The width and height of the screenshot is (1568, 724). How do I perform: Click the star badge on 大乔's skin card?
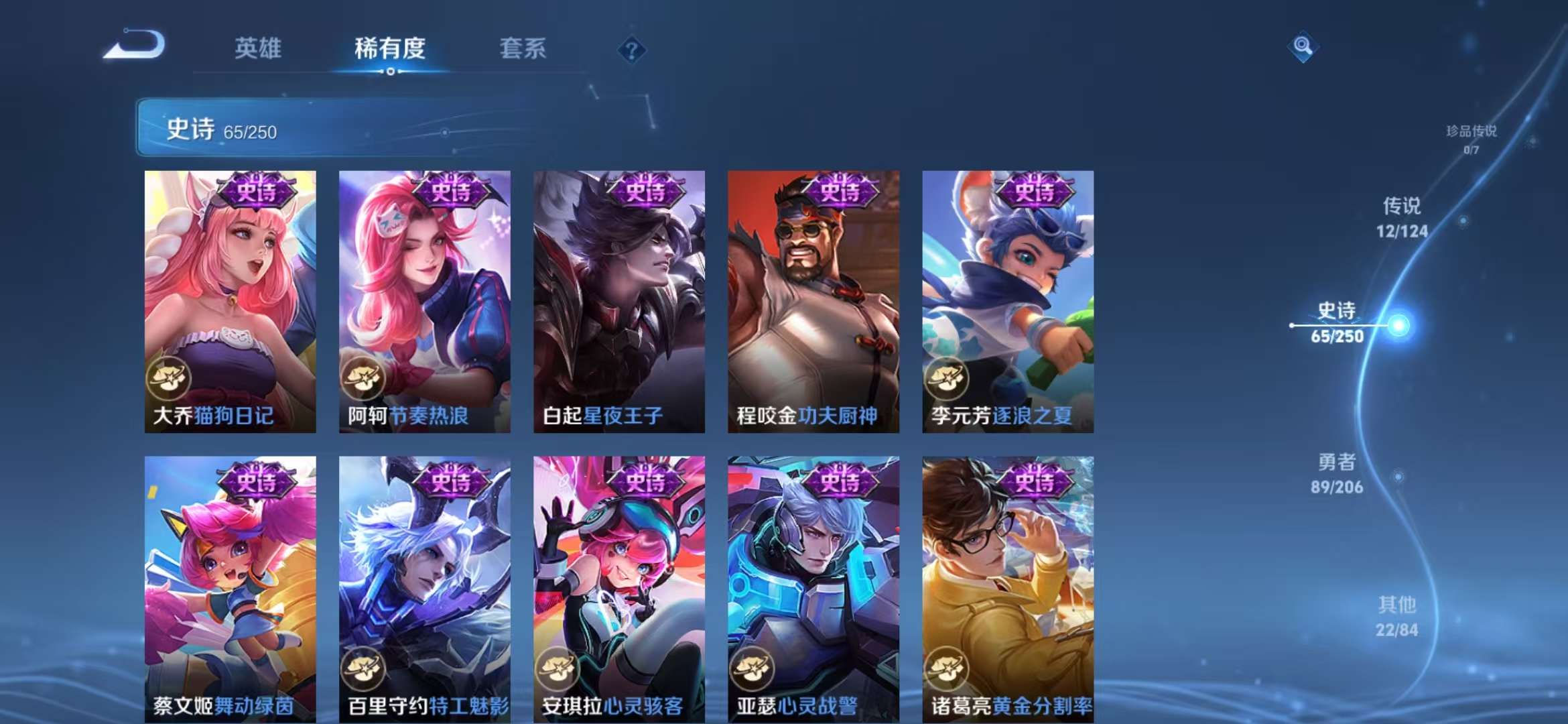point(170,377)
